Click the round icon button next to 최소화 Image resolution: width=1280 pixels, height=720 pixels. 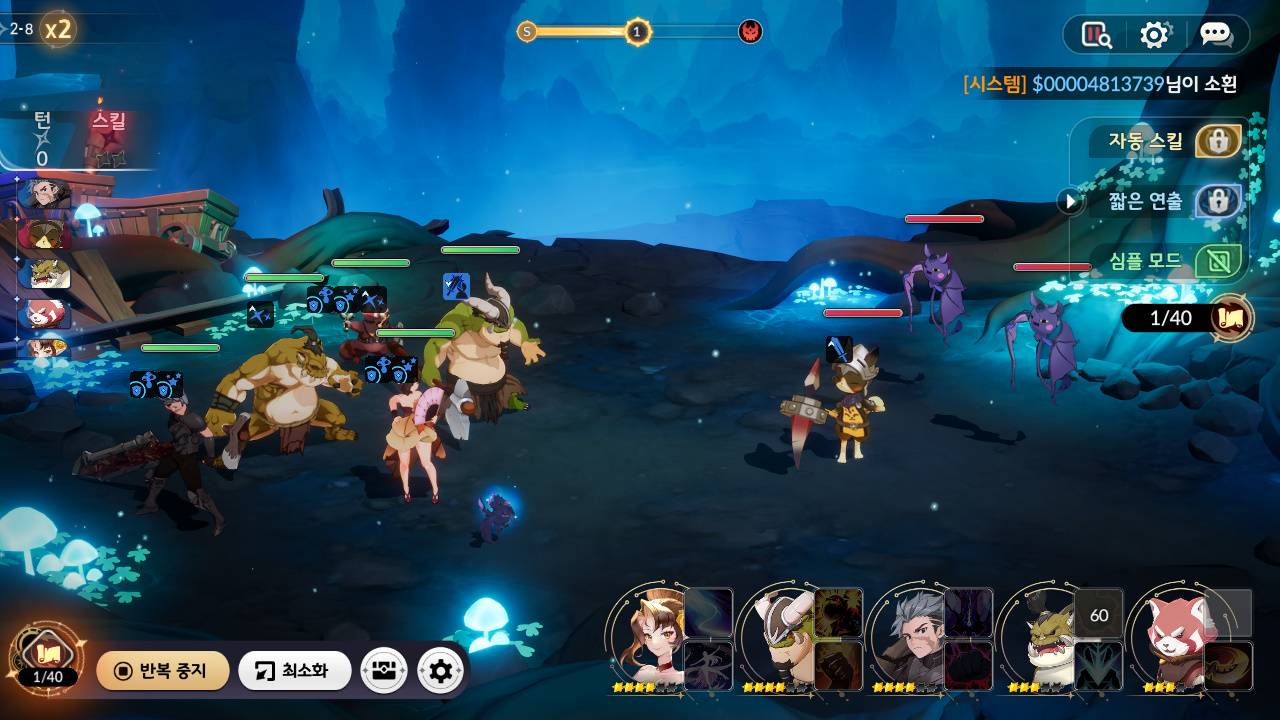(x=384, y=670)
